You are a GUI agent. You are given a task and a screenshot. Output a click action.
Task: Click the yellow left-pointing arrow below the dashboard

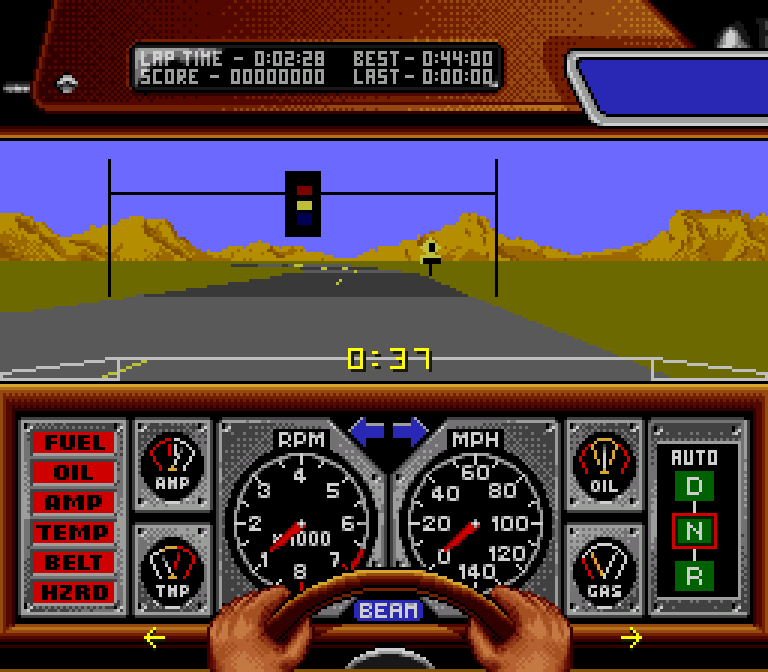click(154, 637)
